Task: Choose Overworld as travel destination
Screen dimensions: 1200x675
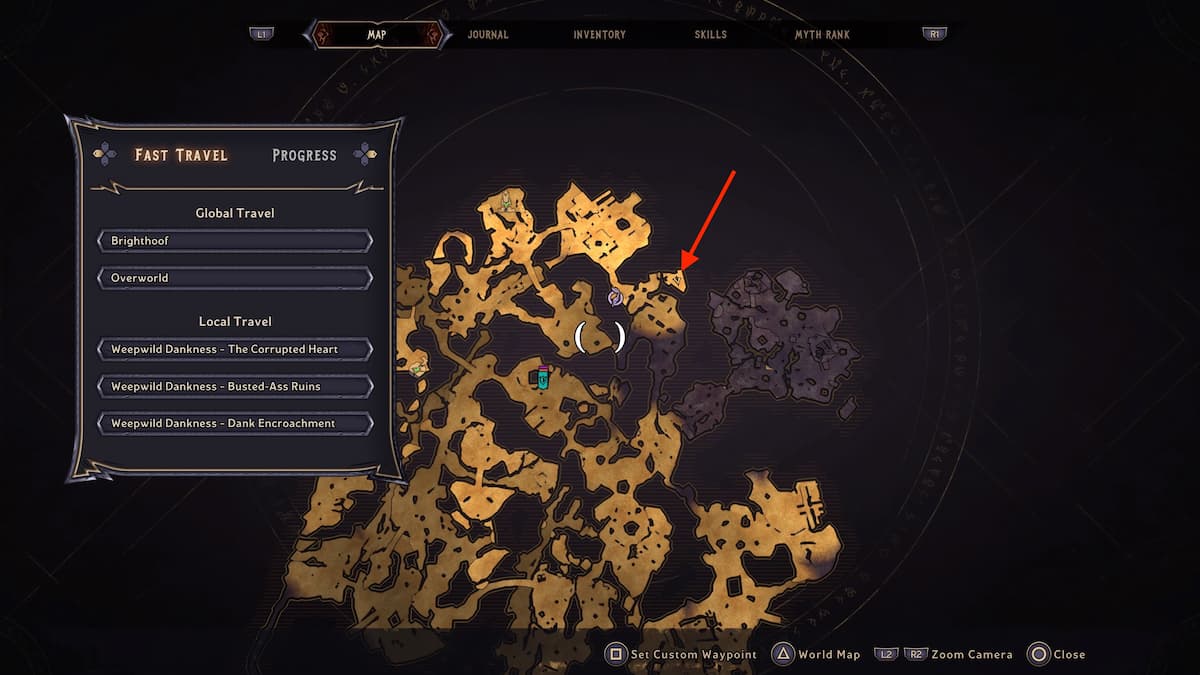Action: click(235, 278)
